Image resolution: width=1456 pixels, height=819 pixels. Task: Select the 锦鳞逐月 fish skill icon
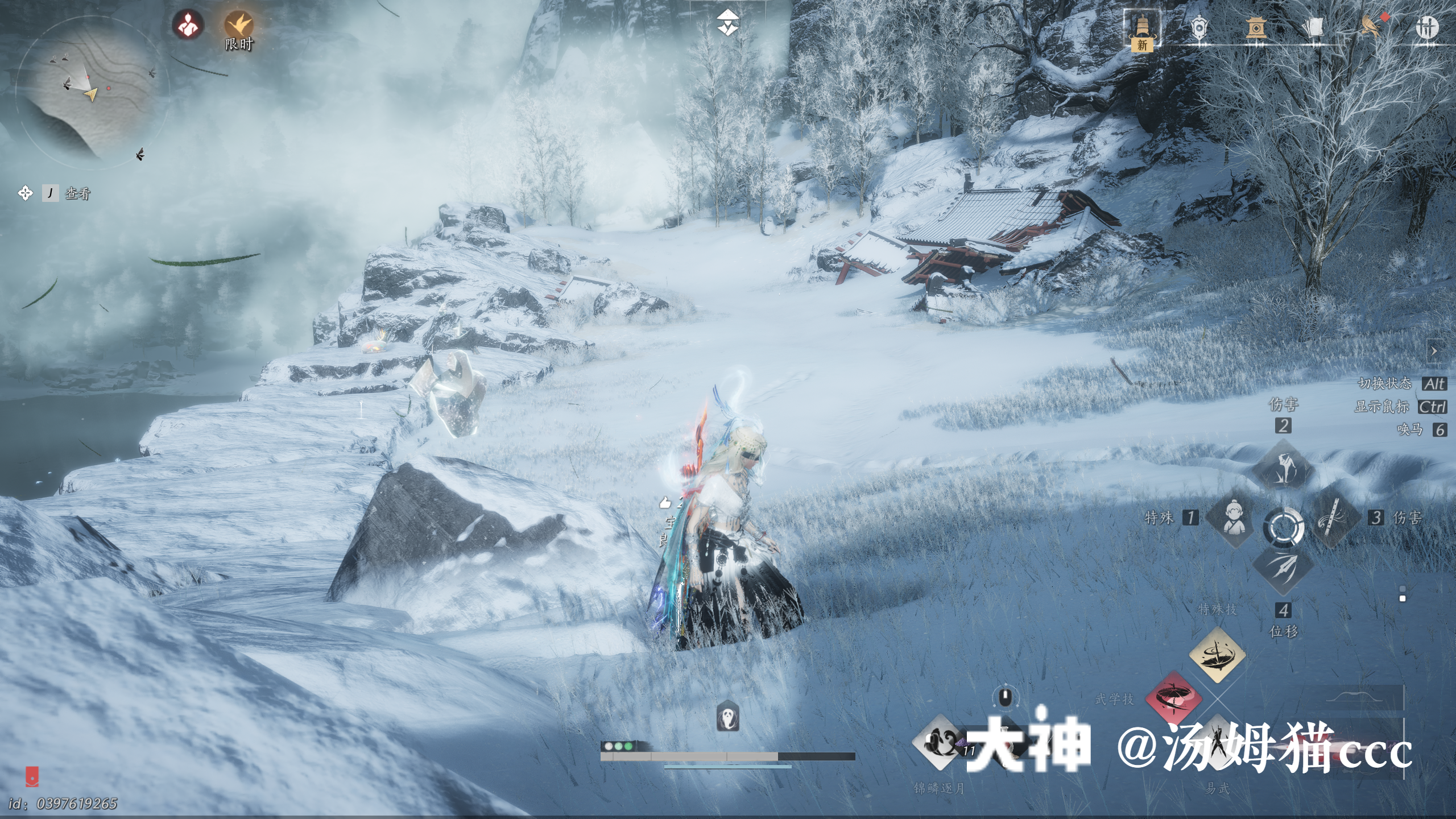[x=940, y=742]
